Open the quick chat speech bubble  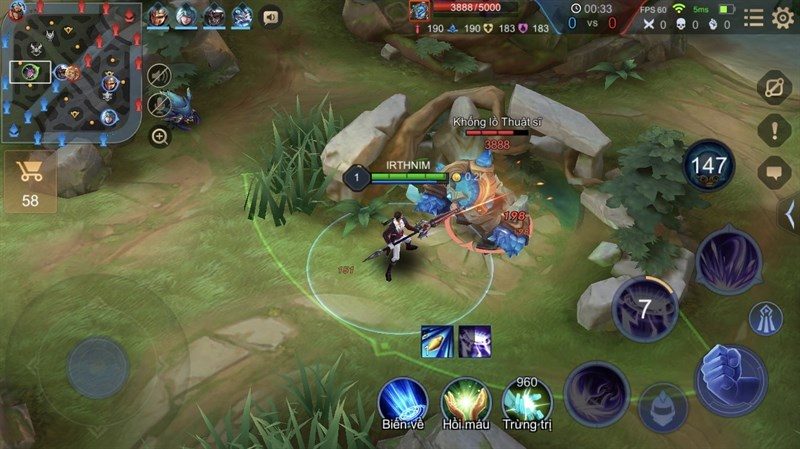point(774,172)
